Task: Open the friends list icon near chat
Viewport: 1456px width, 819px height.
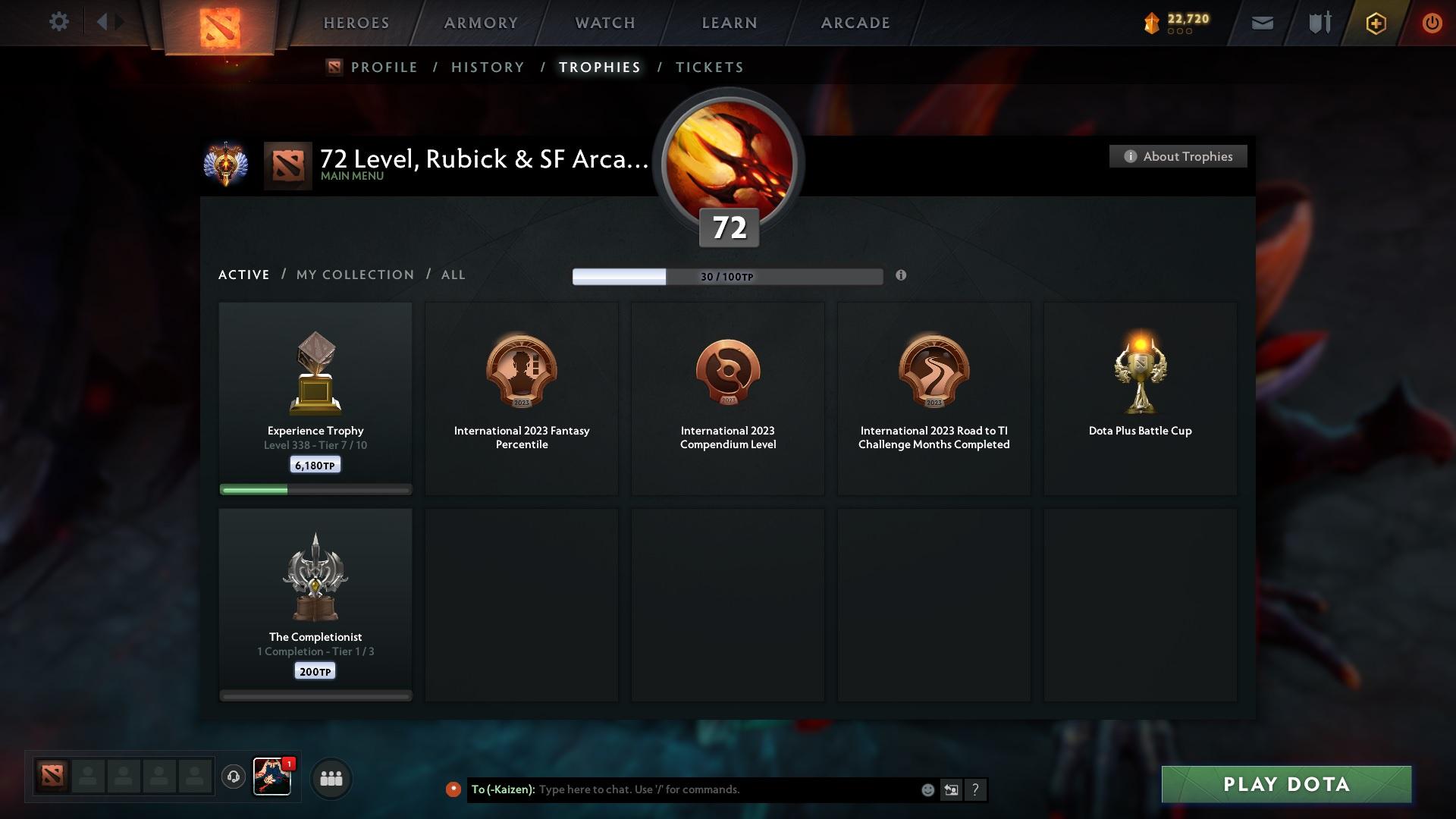Action: click(x=331, y=777)
